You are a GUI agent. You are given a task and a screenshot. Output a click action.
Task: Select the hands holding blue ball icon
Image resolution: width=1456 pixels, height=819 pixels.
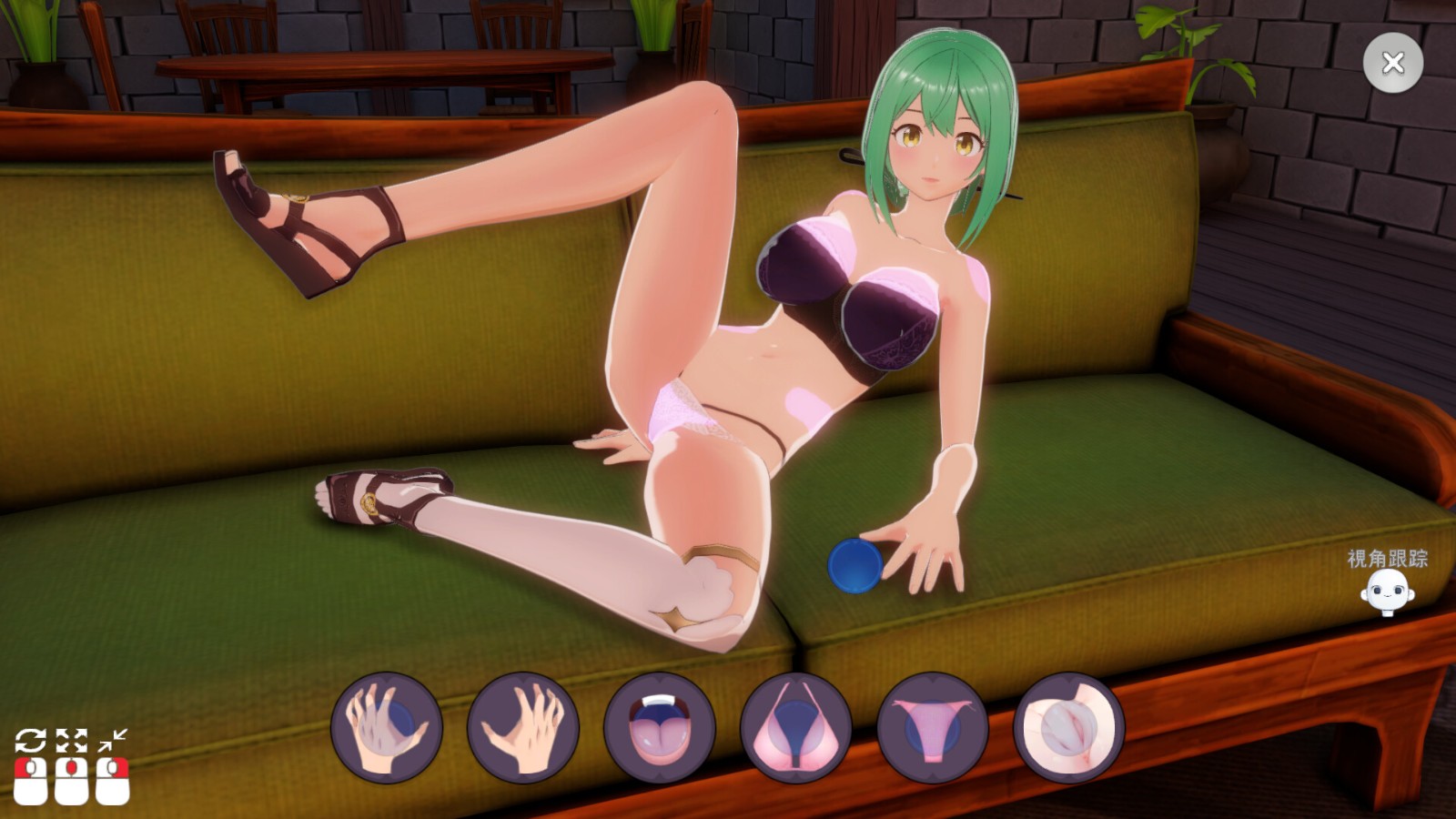click(x=387, y=728)
